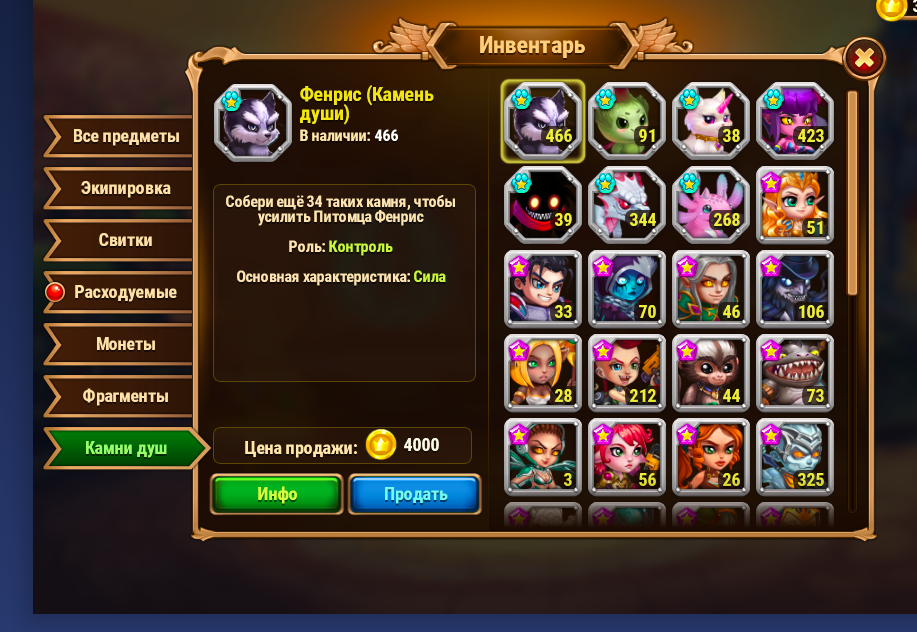917x632 pixels.
Task: Choose the hero soul stone with 212
Action: click(626, 373)
